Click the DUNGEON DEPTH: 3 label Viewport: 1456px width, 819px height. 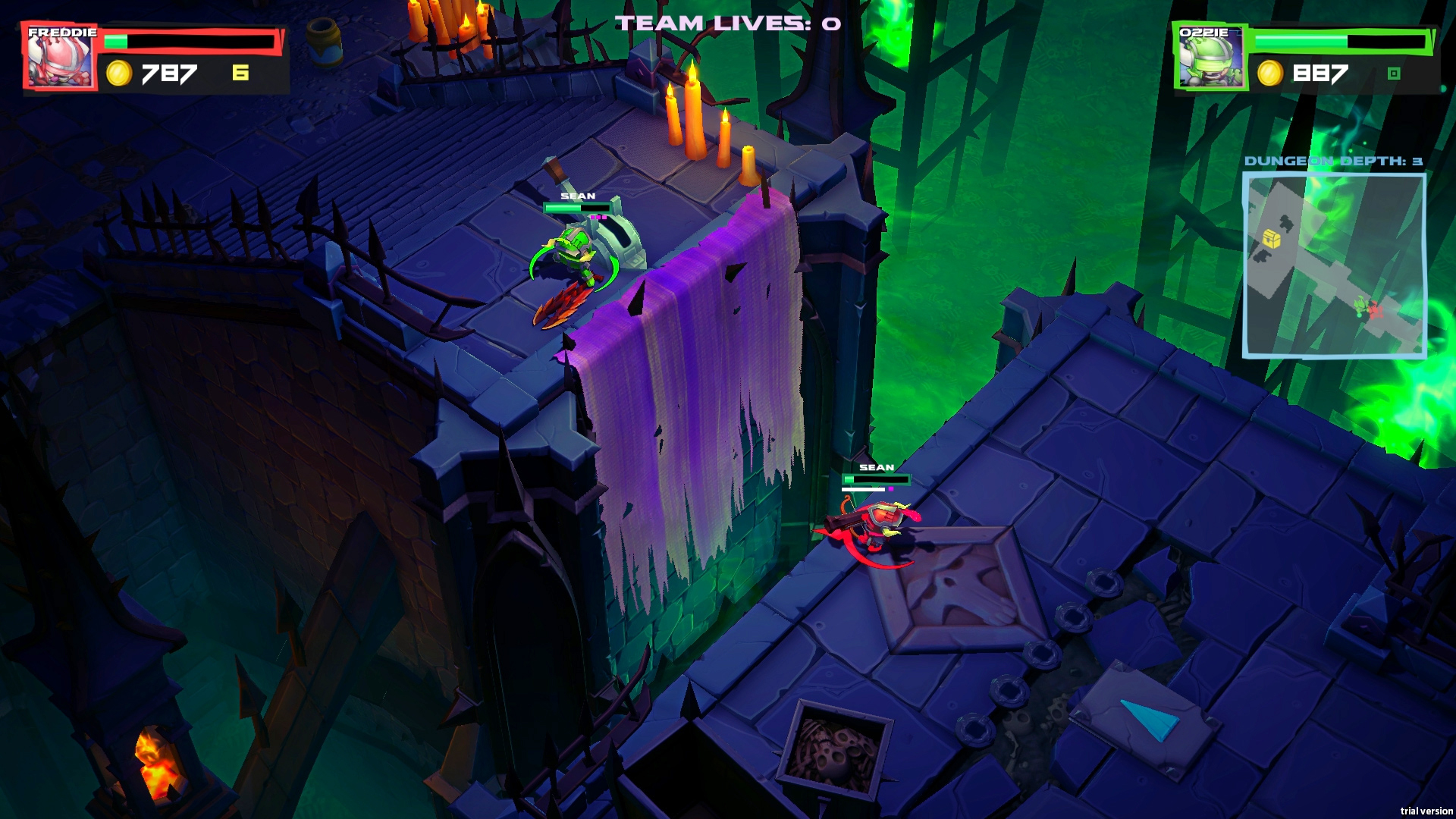1332,160
